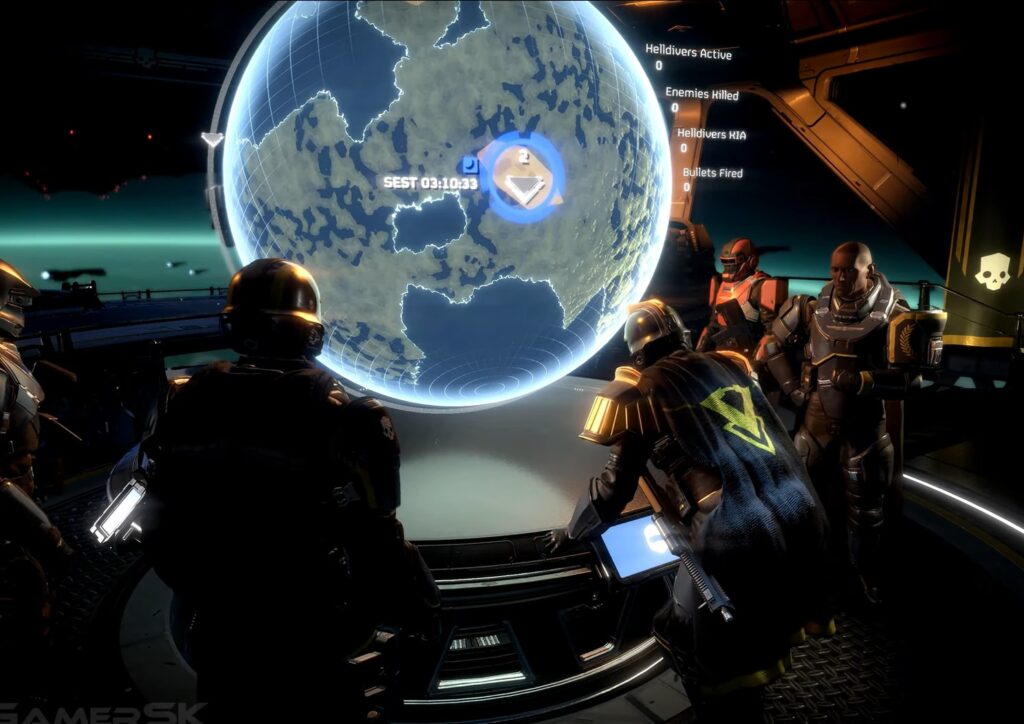
Task: Click the white arrow marker on the globe ring
Action: [x=212, y=139]
